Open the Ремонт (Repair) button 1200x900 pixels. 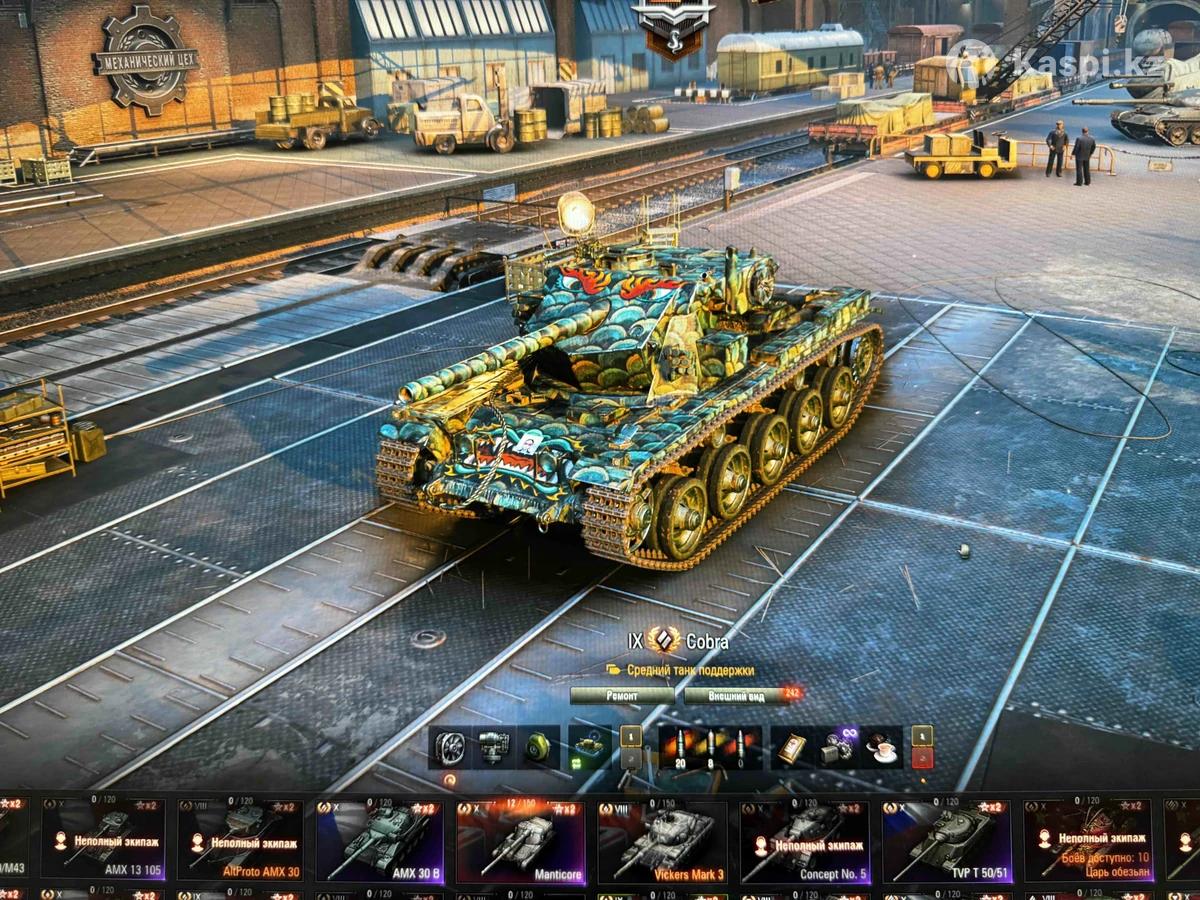(x=622, y=696)
